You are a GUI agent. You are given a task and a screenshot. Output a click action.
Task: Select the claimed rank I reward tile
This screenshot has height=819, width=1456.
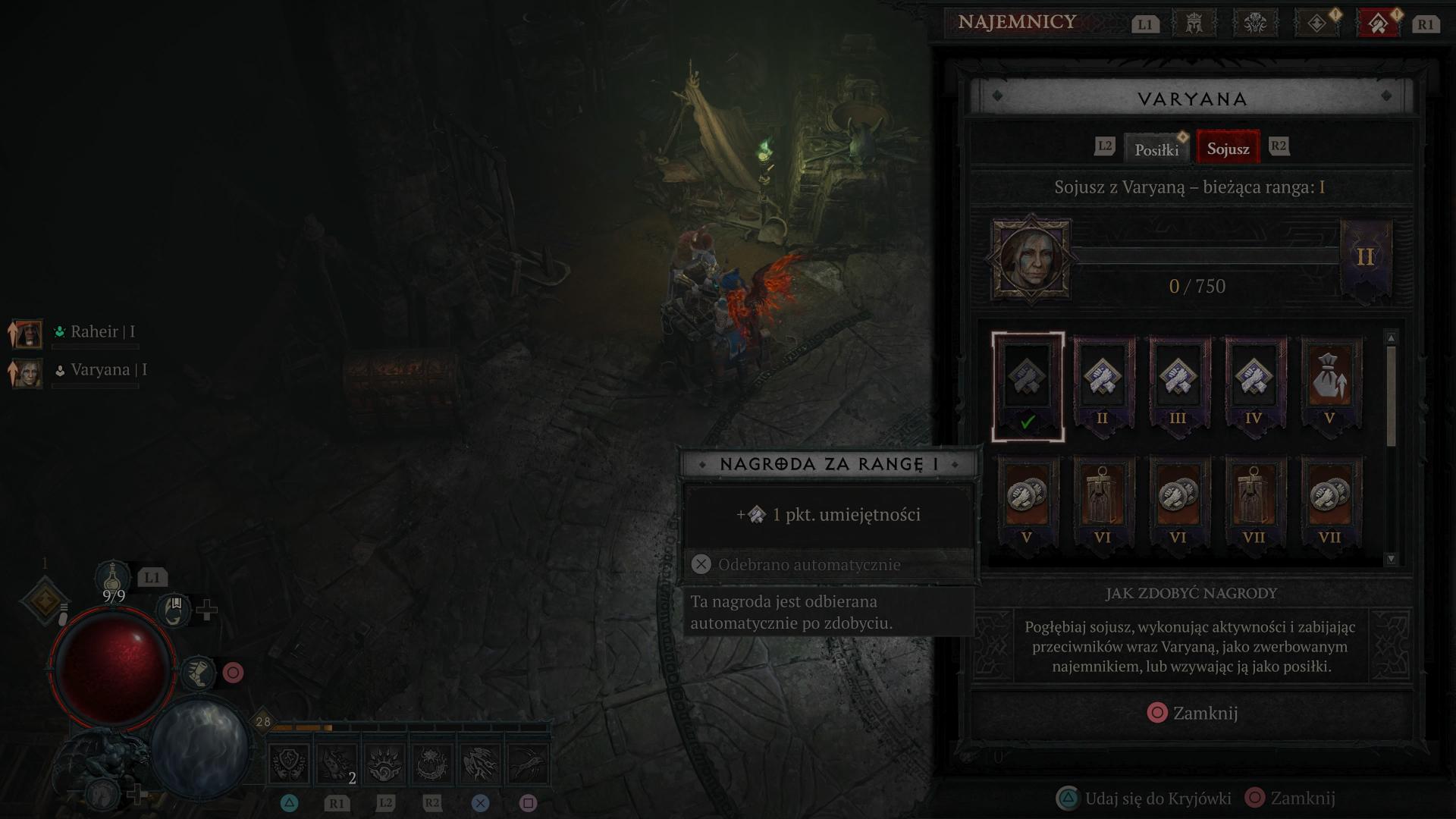point(1028,387)
